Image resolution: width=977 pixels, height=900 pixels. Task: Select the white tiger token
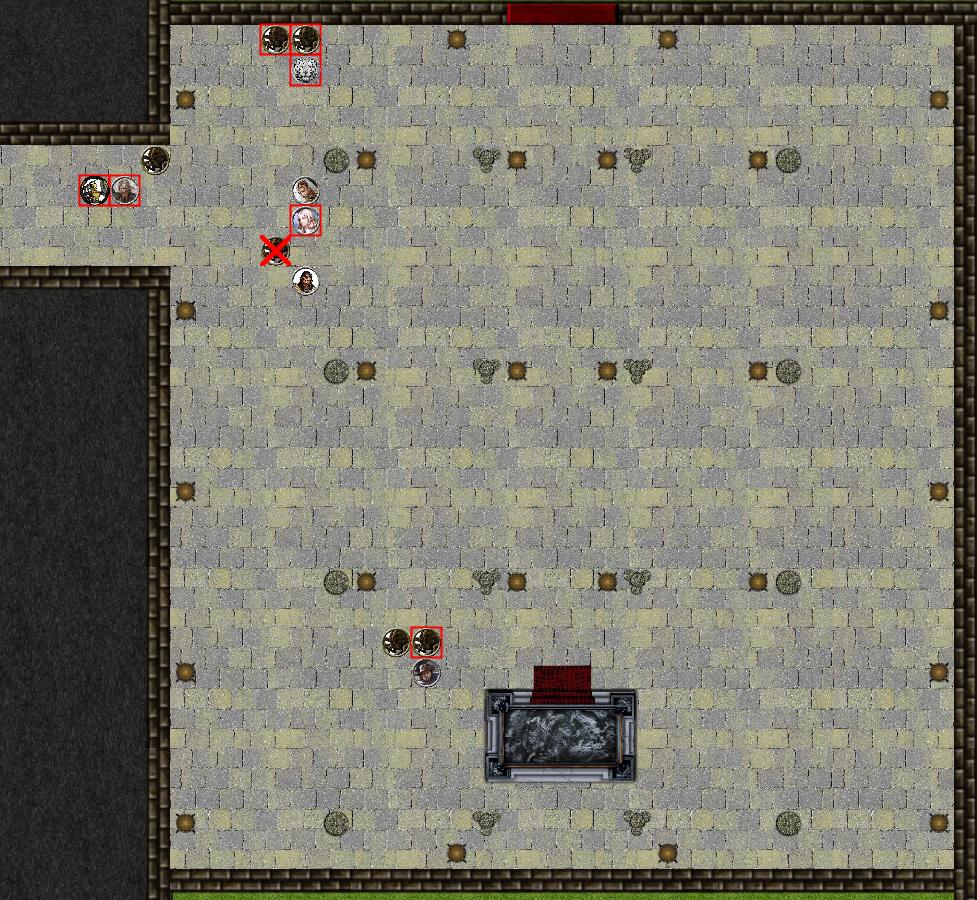(306, 71)
